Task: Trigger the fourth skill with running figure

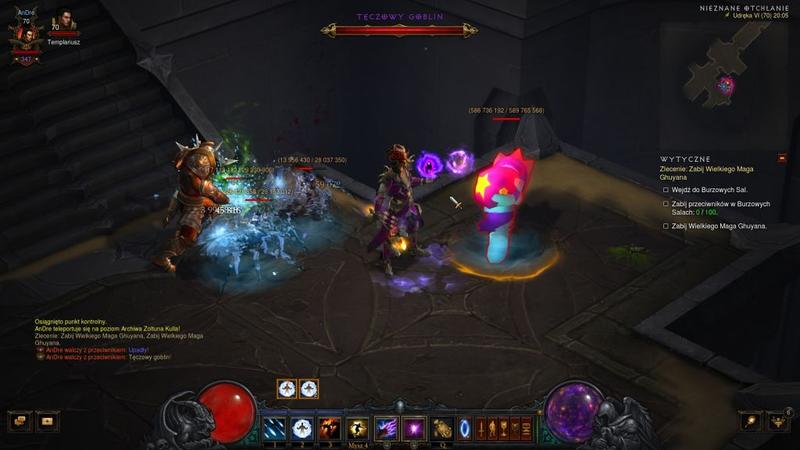Action: [x=357, y=428]
